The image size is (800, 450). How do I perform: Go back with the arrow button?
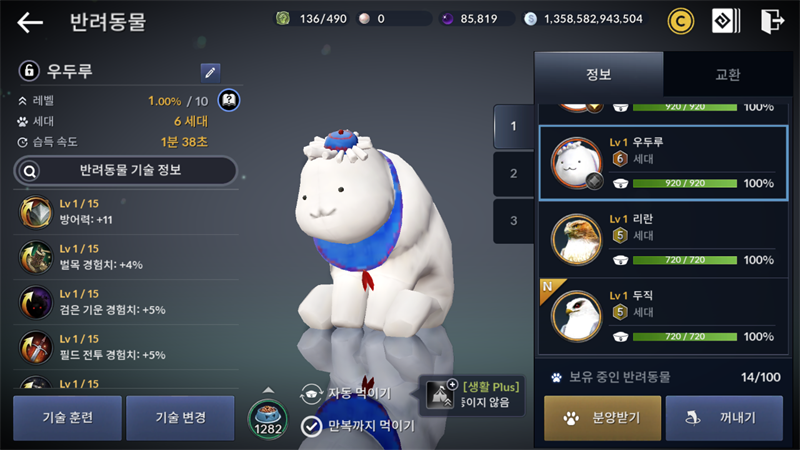[x=30, y=22]
